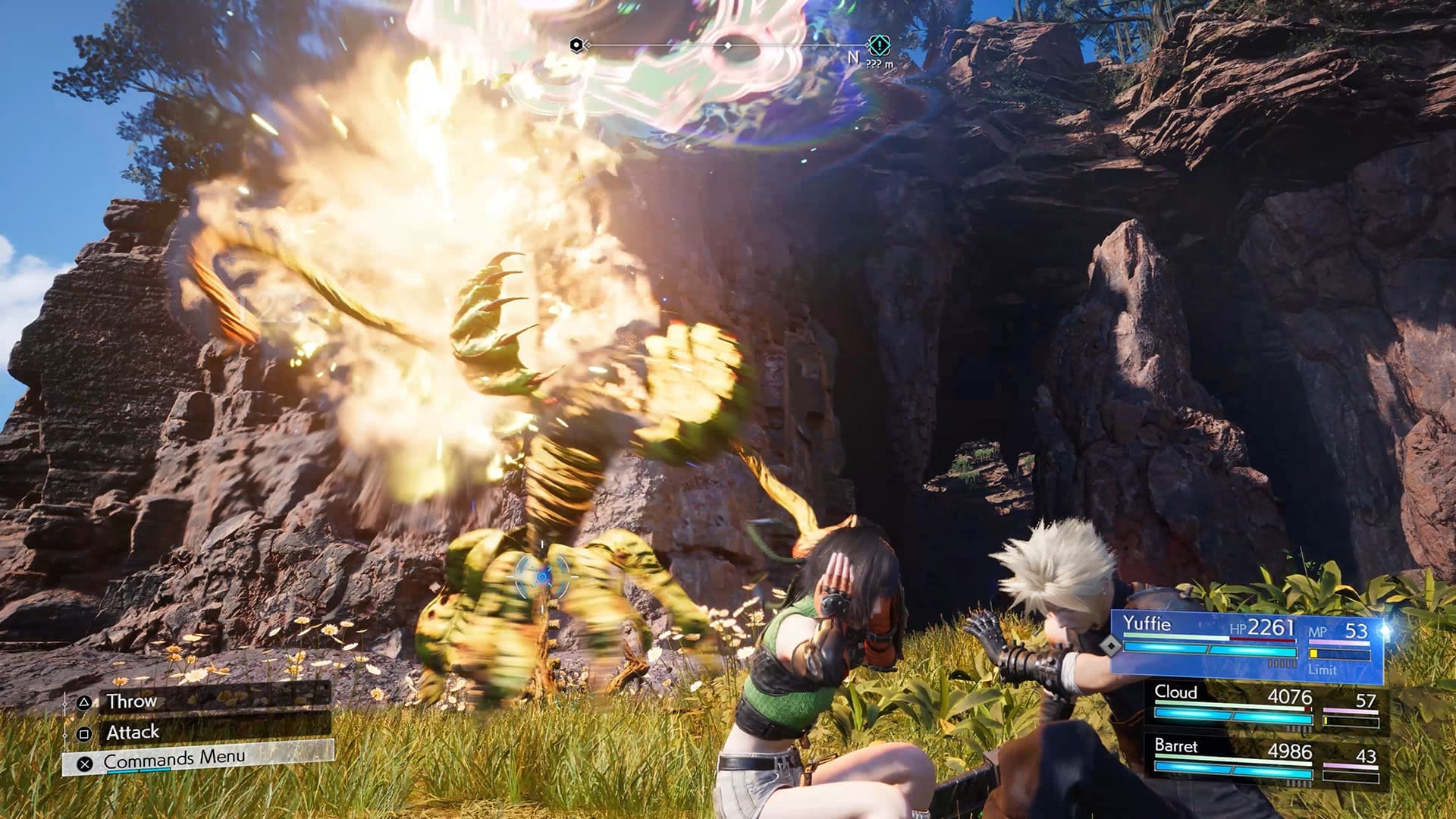Click the compass bar's hexagon marker
Image resolution: width=1456 pixels, height=819 pixels.
coord(576,45)
